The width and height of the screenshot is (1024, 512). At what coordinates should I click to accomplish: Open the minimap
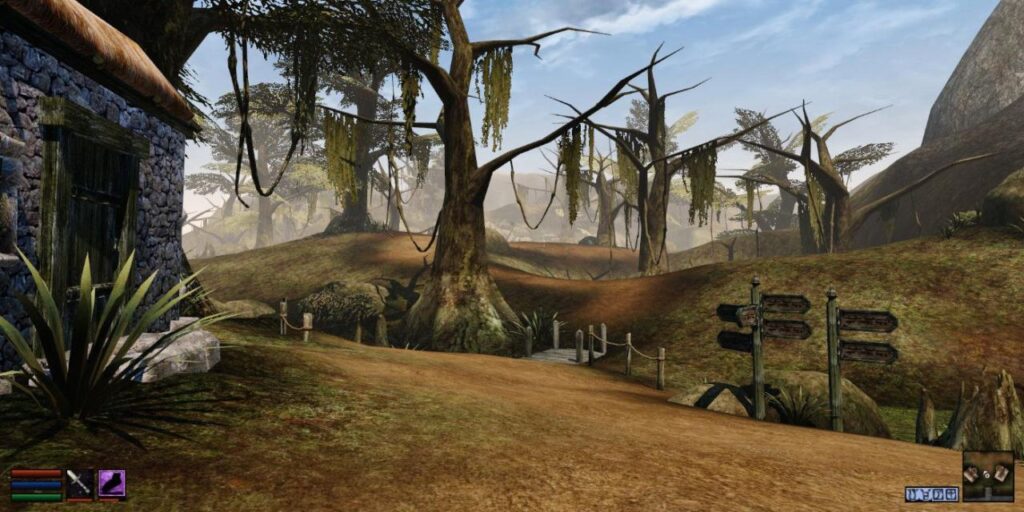click(x=988, y=475)
